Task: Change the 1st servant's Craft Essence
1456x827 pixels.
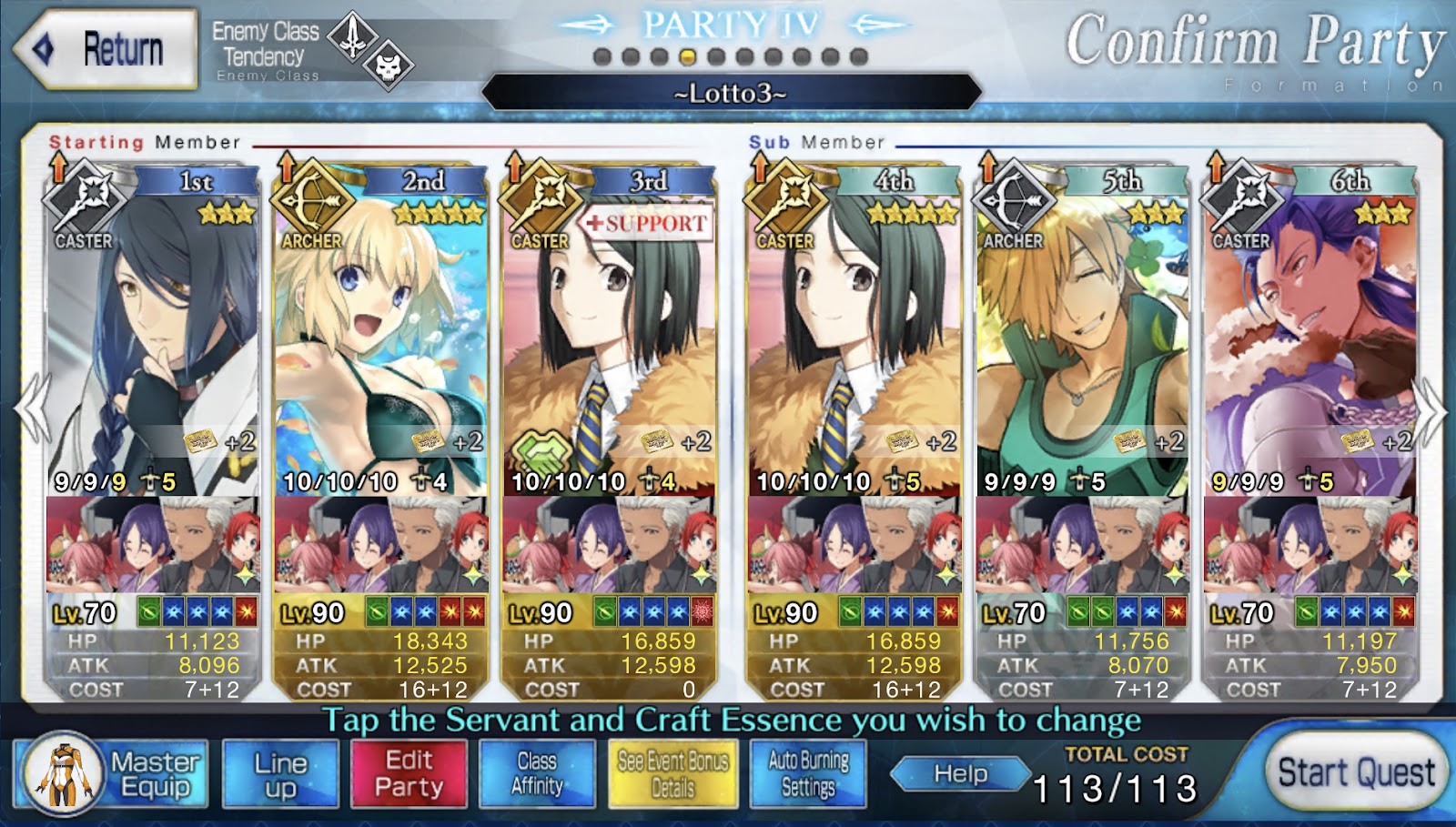Action: [x=152, y=544]
